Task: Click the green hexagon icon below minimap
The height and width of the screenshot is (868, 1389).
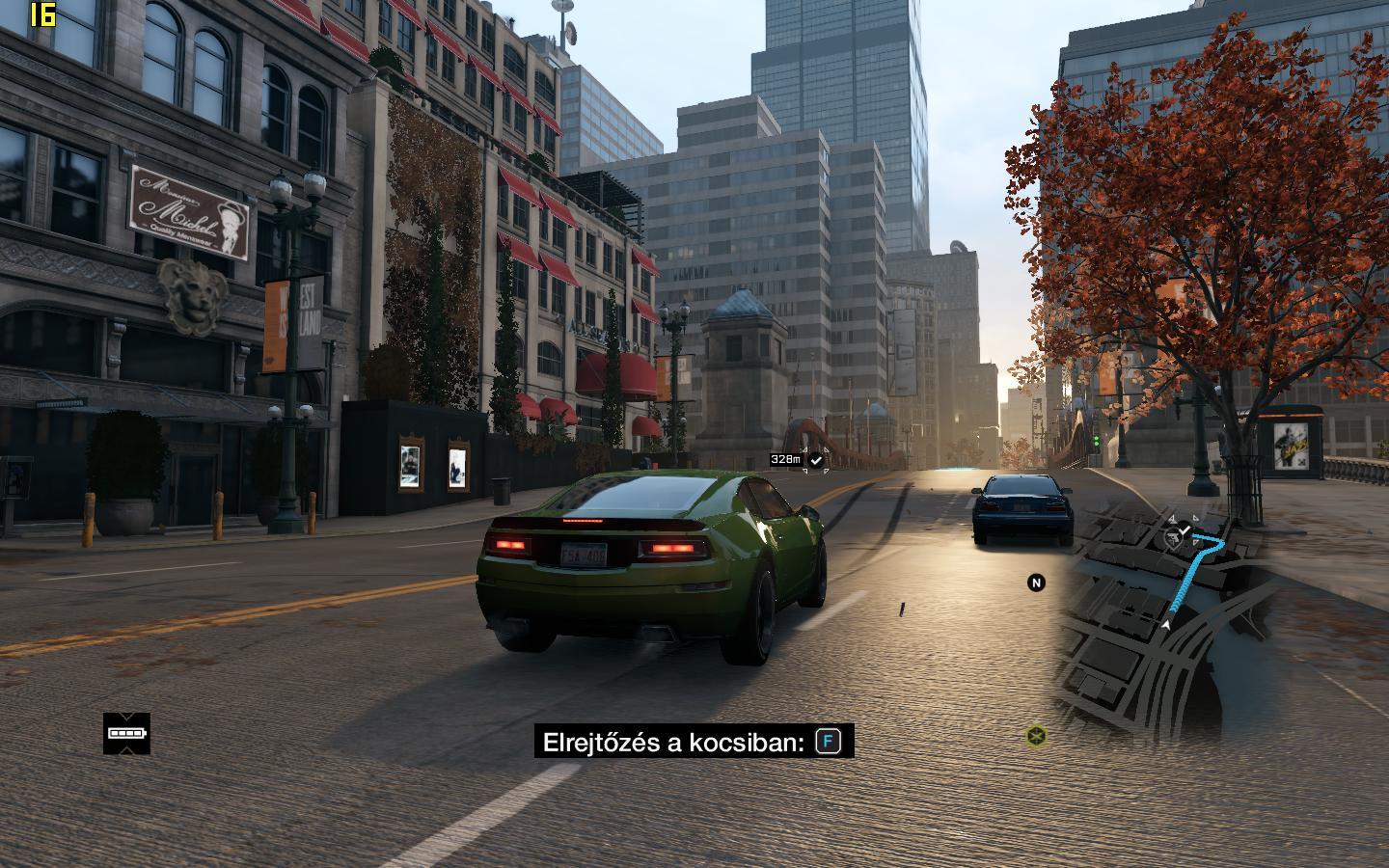Action: click(1036, 737)
